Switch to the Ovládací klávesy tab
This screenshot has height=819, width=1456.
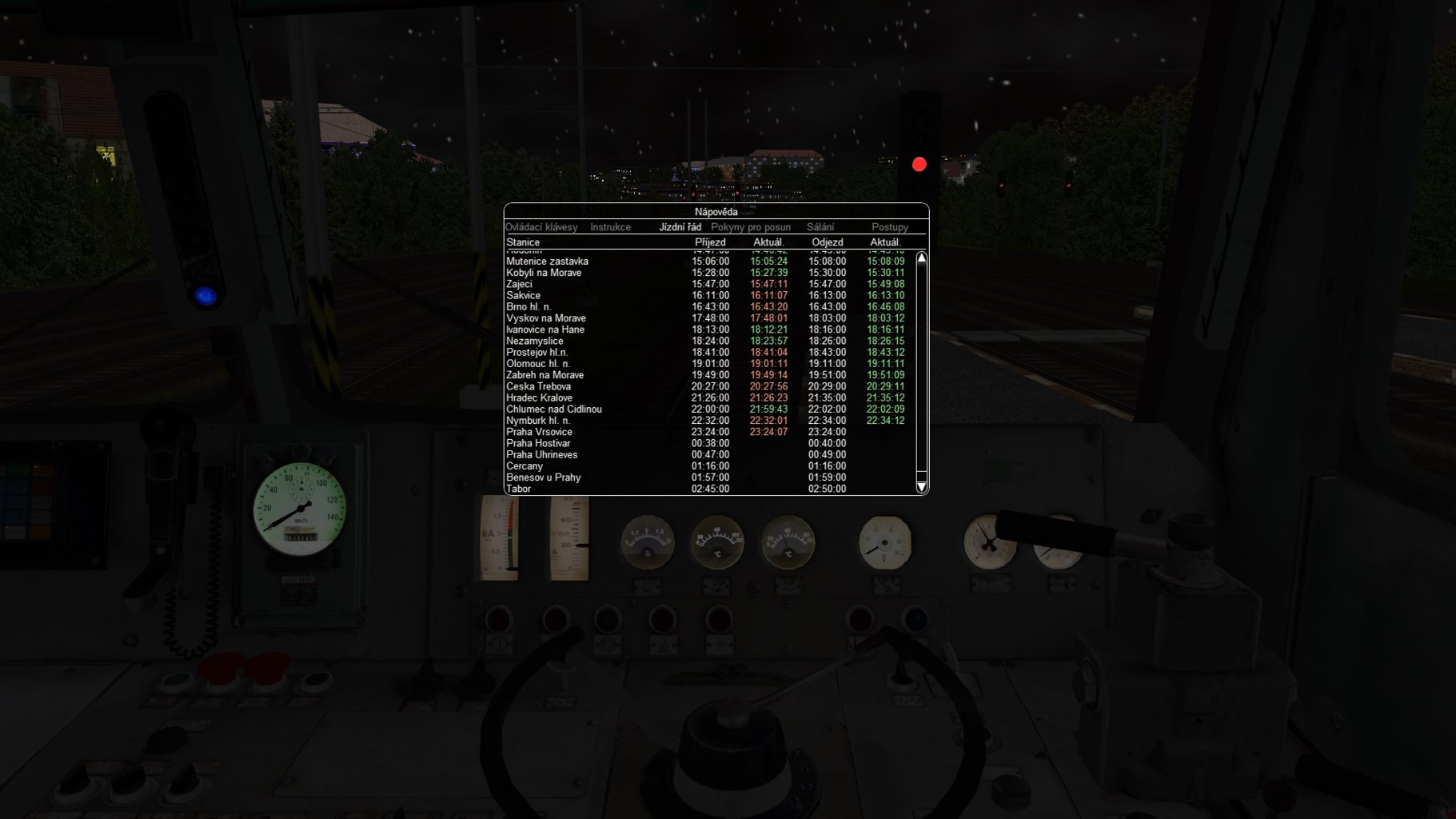click(541, 227)
